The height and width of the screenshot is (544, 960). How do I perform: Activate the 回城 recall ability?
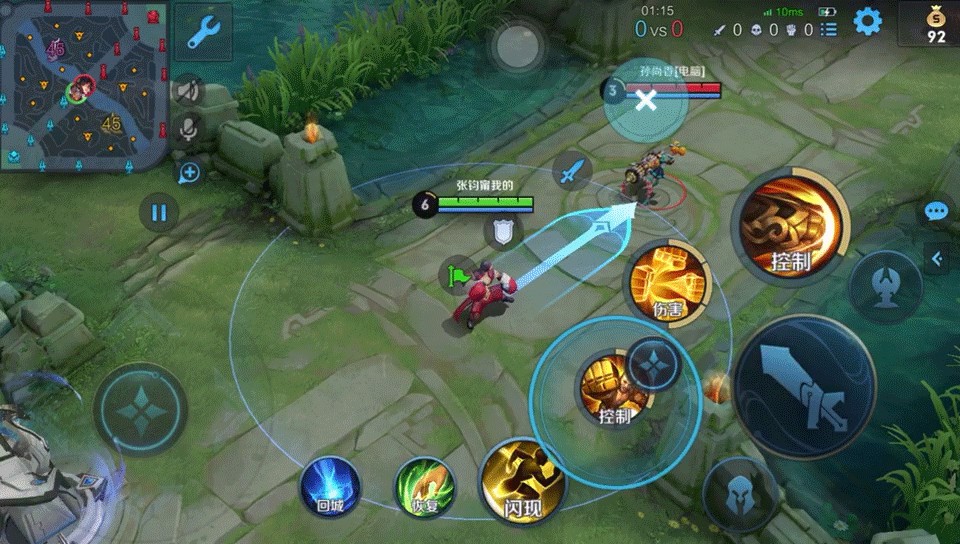[x=330, y=487]
